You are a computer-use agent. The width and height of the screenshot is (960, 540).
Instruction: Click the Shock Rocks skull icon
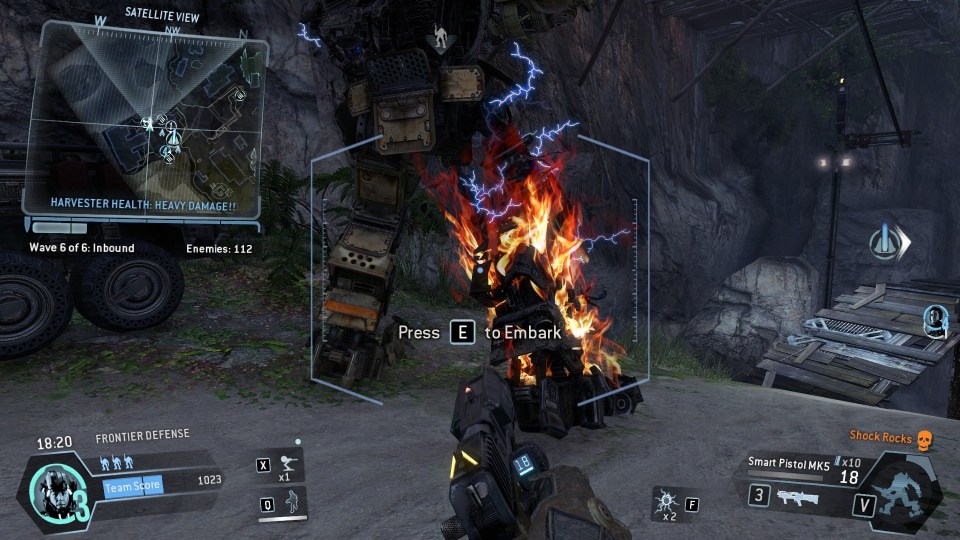(x=925, y=437)
